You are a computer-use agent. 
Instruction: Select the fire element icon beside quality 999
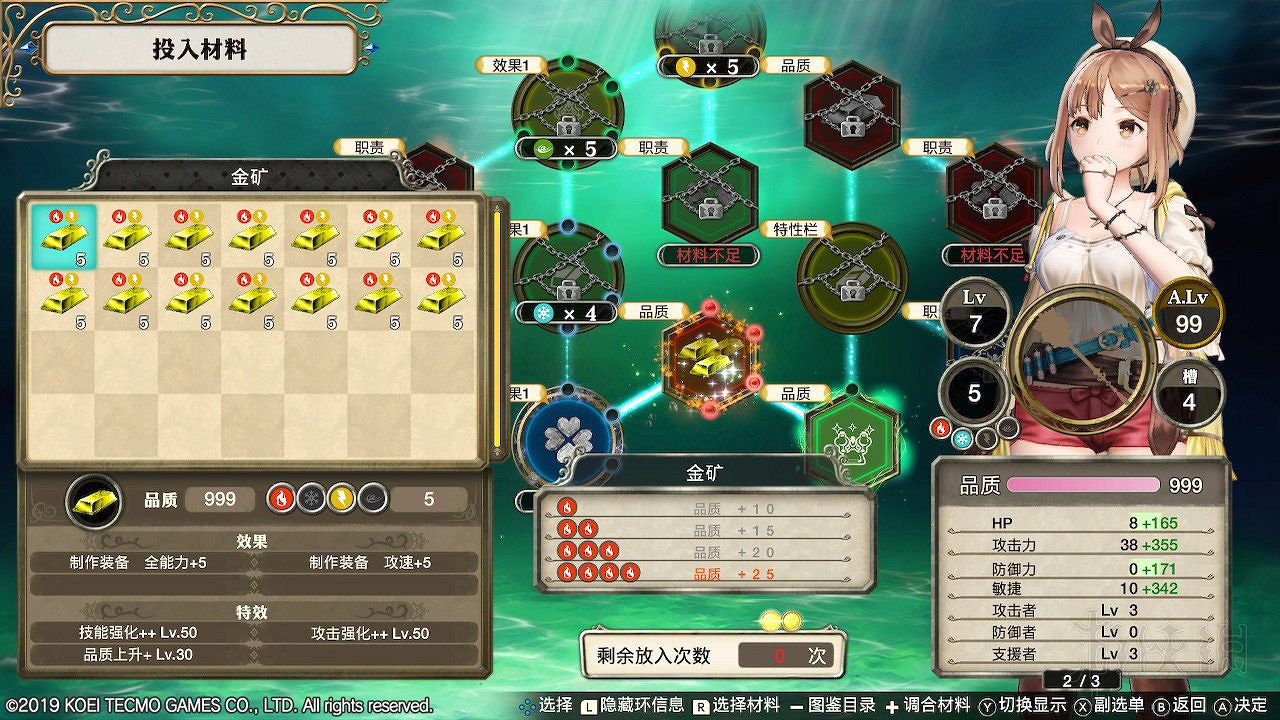(283, 498)
